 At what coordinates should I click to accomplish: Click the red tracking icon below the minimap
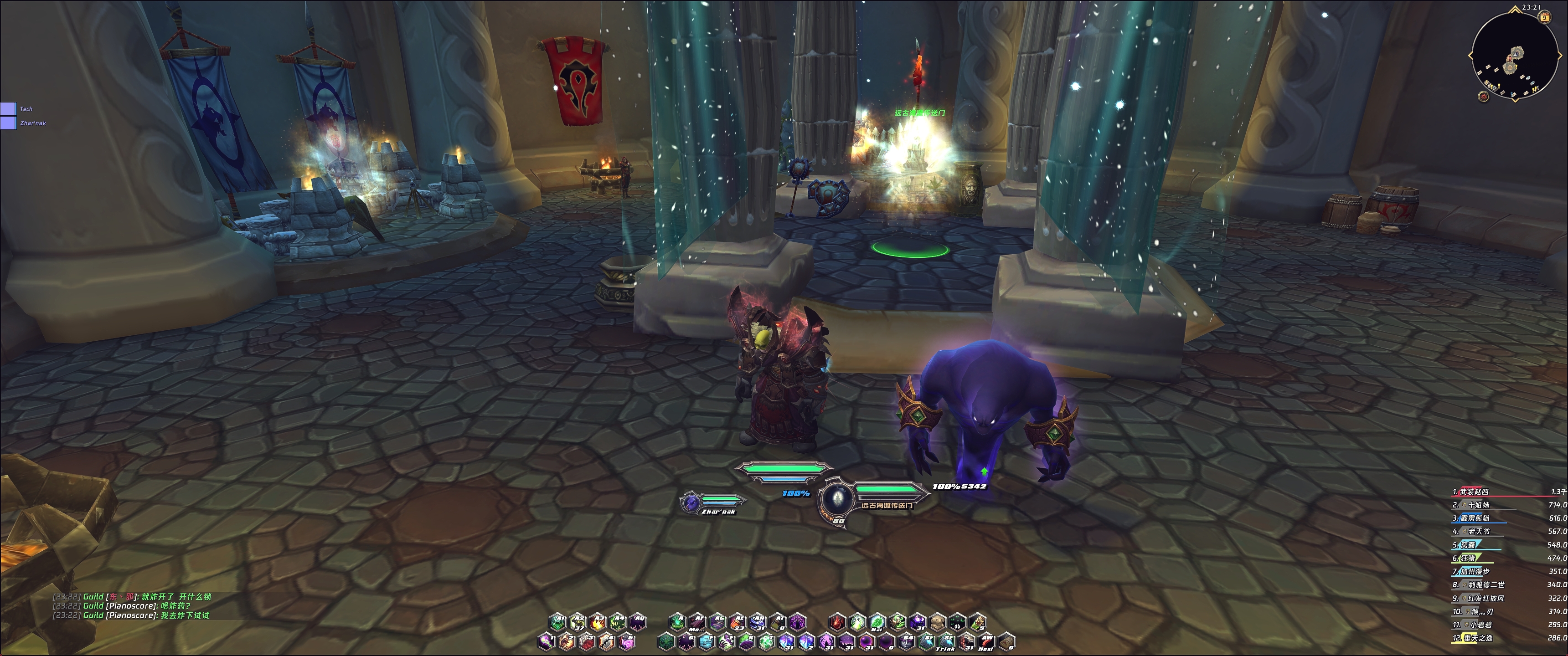(x=1483, y=97)
